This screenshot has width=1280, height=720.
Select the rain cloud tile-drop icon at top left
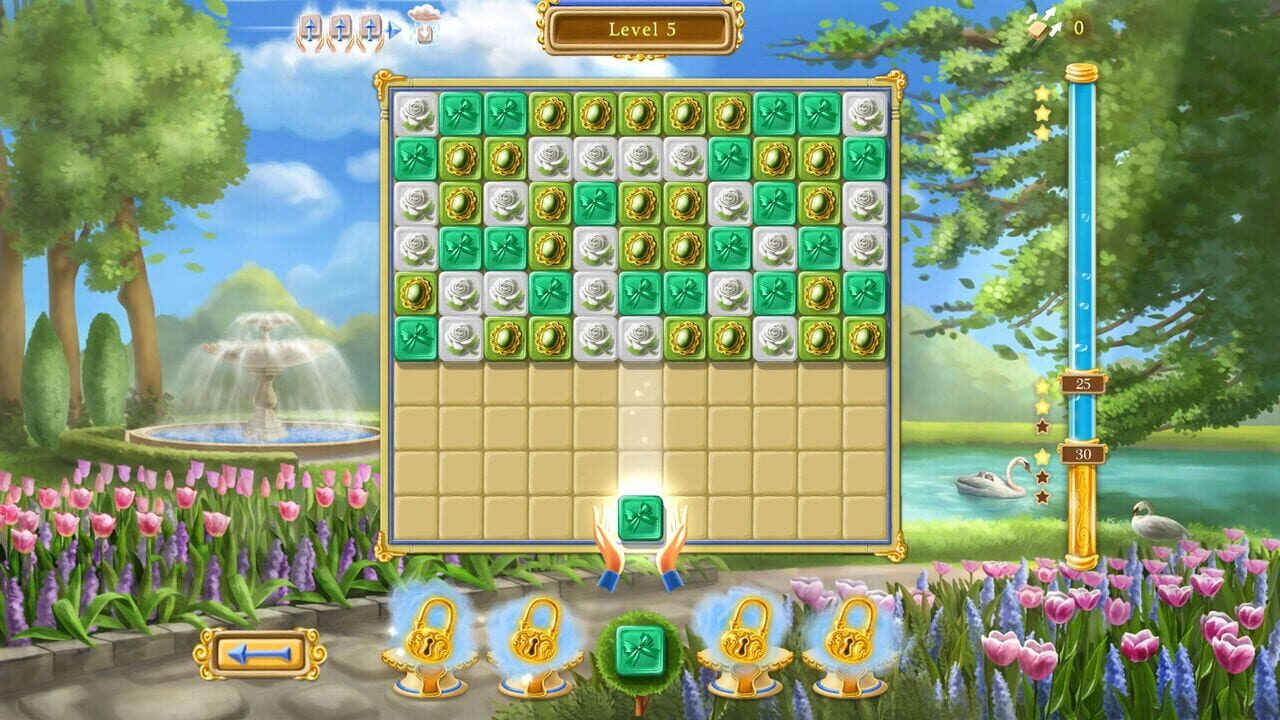(x=425, y=25)
